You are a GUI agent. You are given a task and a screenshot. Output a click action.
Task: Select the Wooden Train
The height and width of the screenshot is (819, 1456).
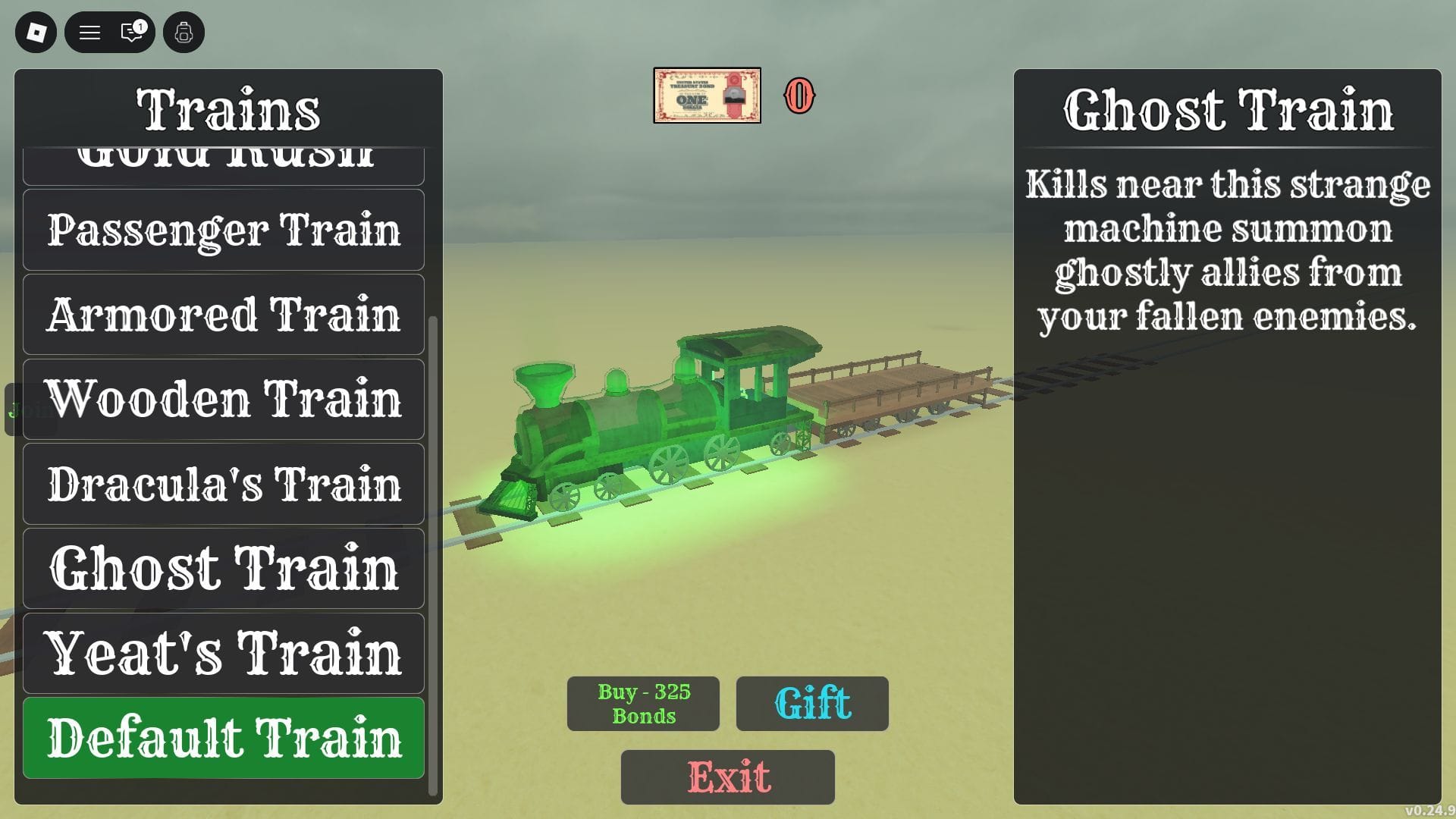[x=224, y=399]
